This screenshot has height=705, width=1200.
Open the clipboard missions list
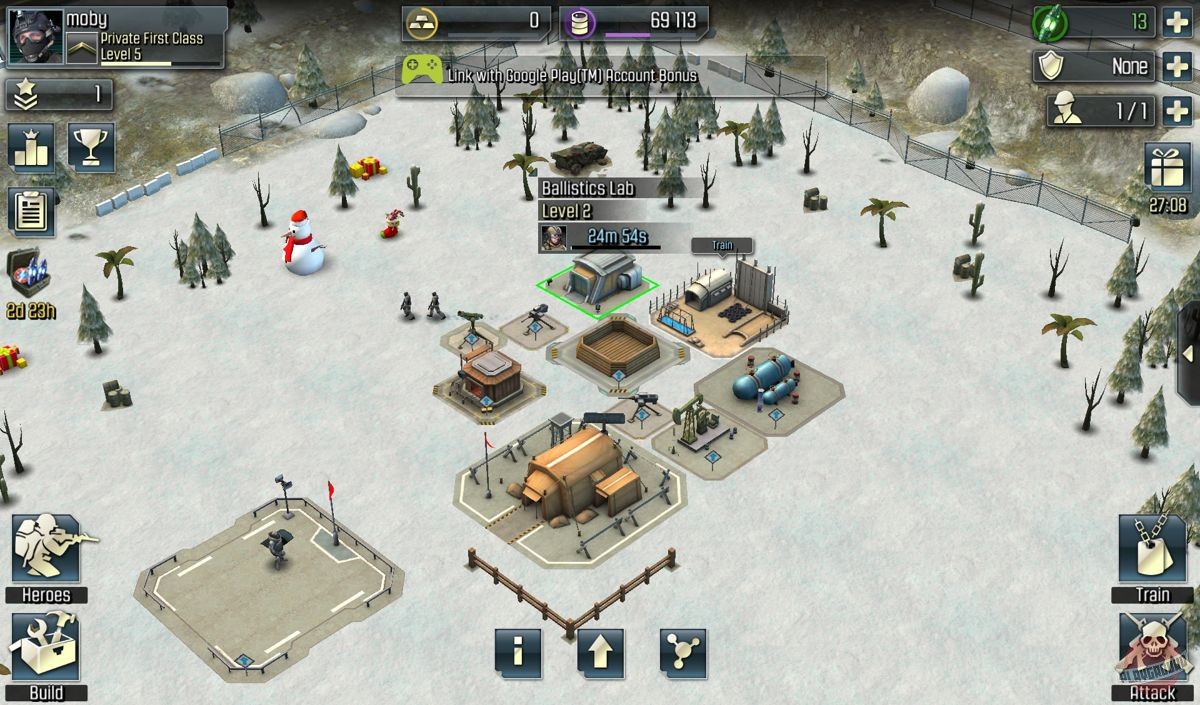31,211
